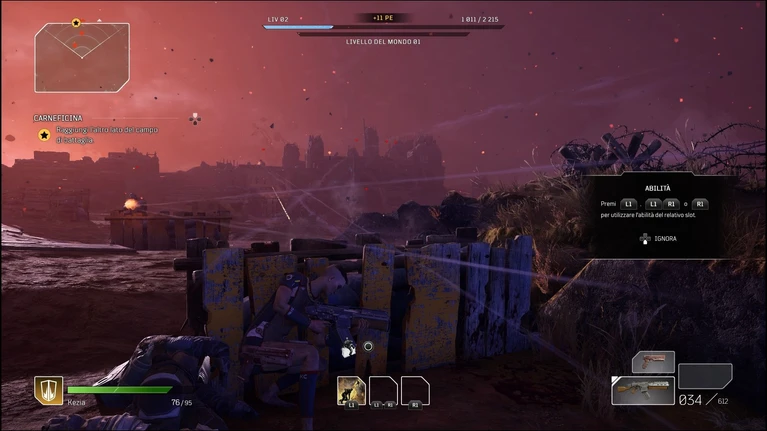Click the star objective marker on minimap
Screen dimensions: 767x431
76,22
